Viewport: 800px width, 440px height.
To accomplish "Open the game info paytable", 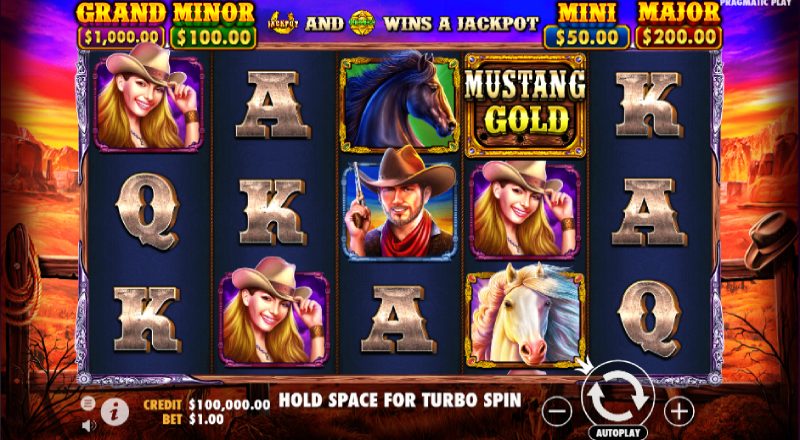I will tap(114, 409).
